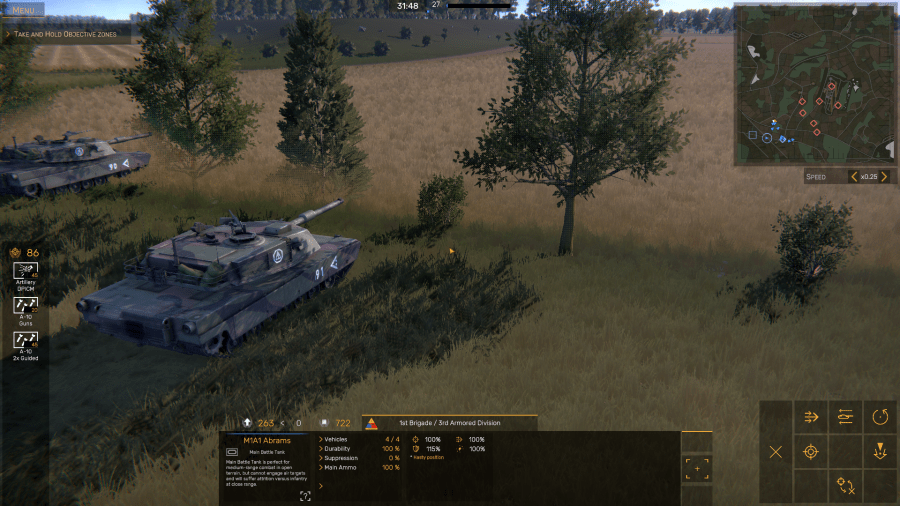Decrease game speed with the left arrow

coord(854,177)
